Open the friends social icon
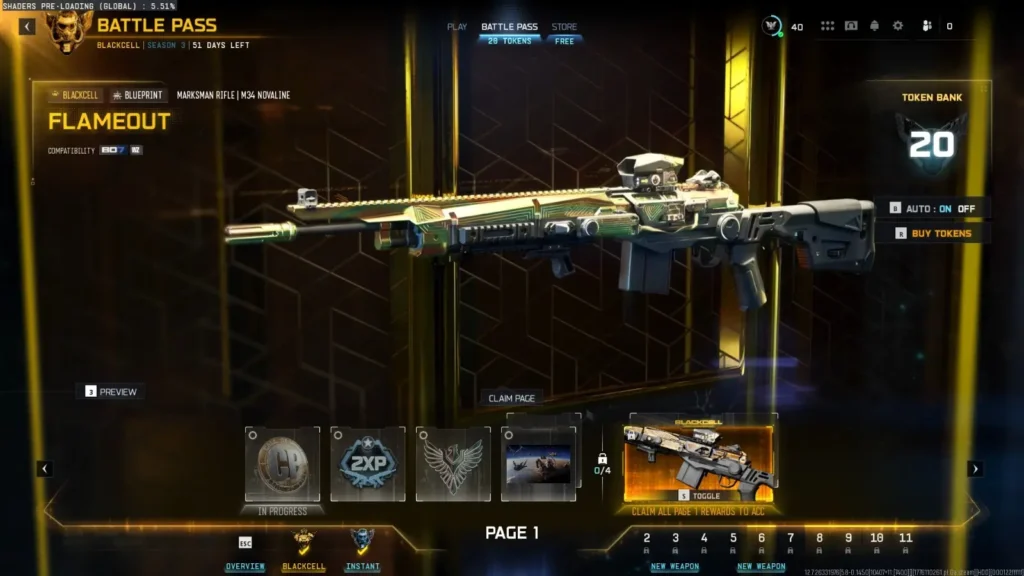 coord(926,26)
